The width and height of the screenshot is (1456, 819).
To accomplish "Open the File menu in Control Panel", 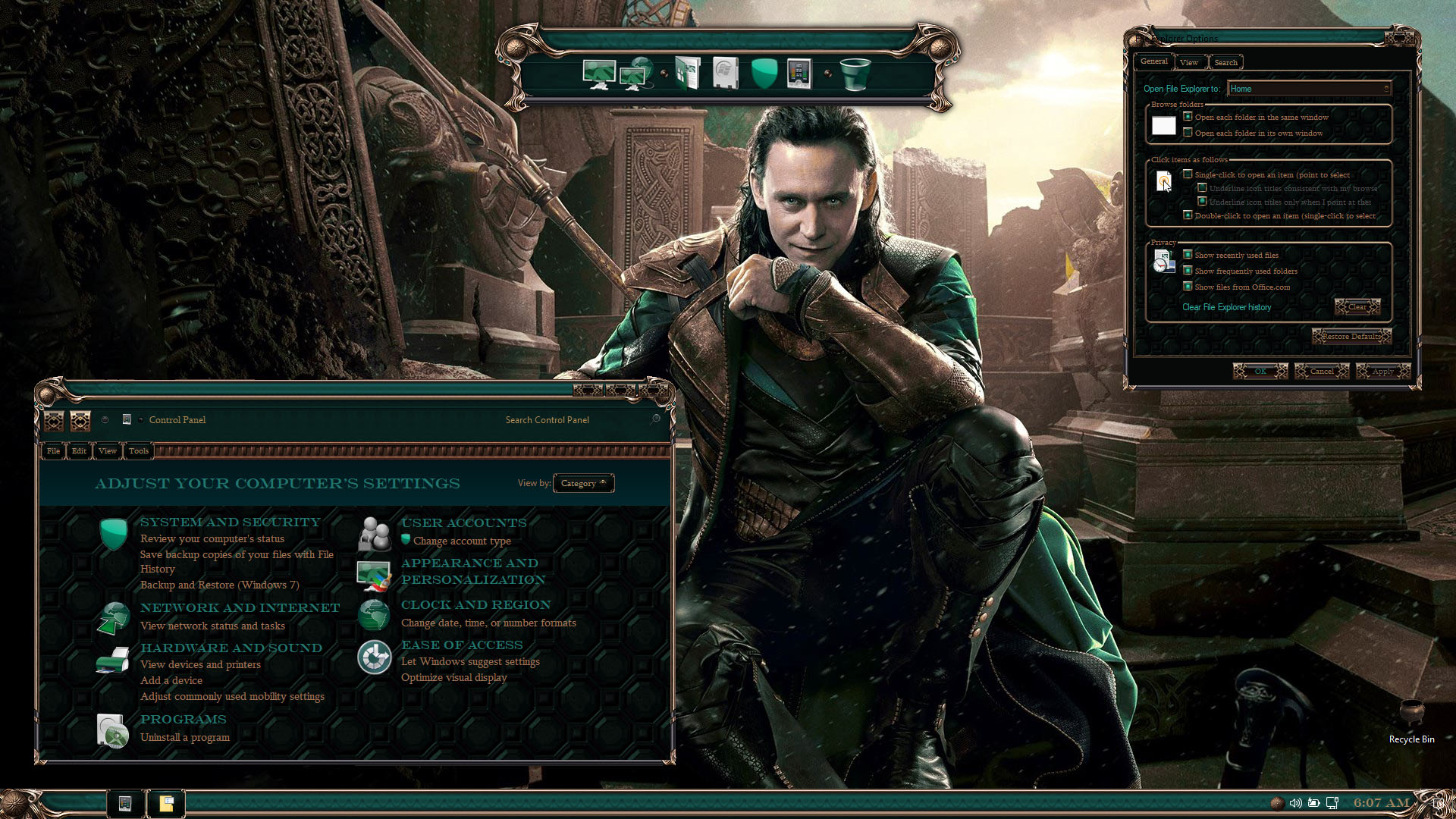I will pos(53,451).
